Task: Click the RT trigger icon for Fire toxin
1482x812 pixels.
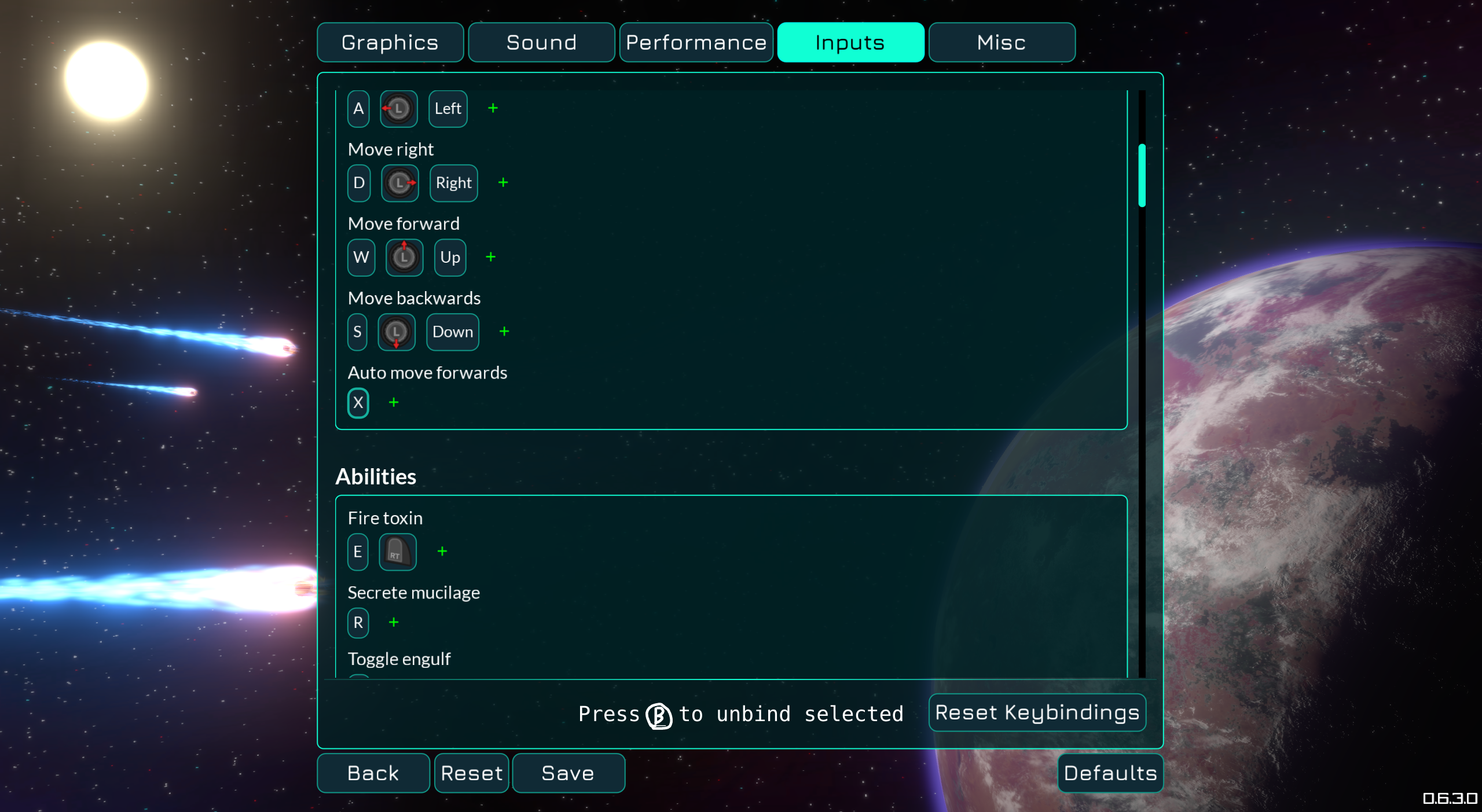Action: click(397, 552)
